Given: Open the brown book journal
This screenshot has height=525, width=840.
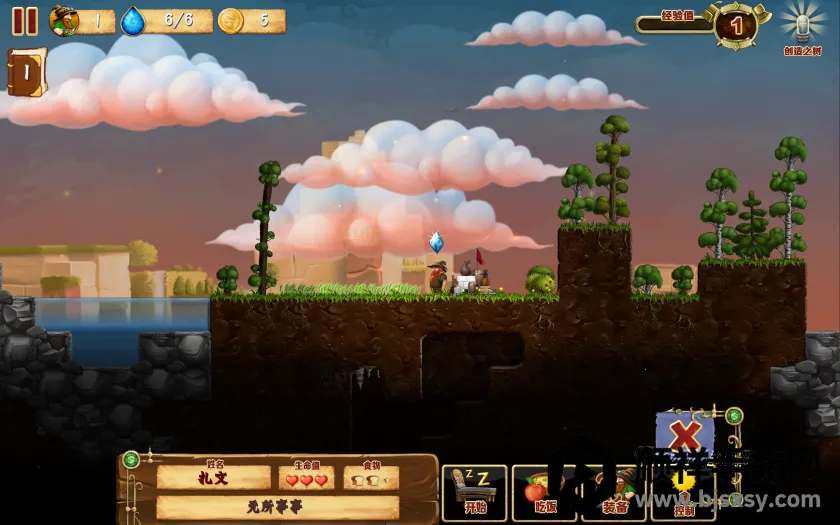Looking at the screenshot, I should 25,72.
